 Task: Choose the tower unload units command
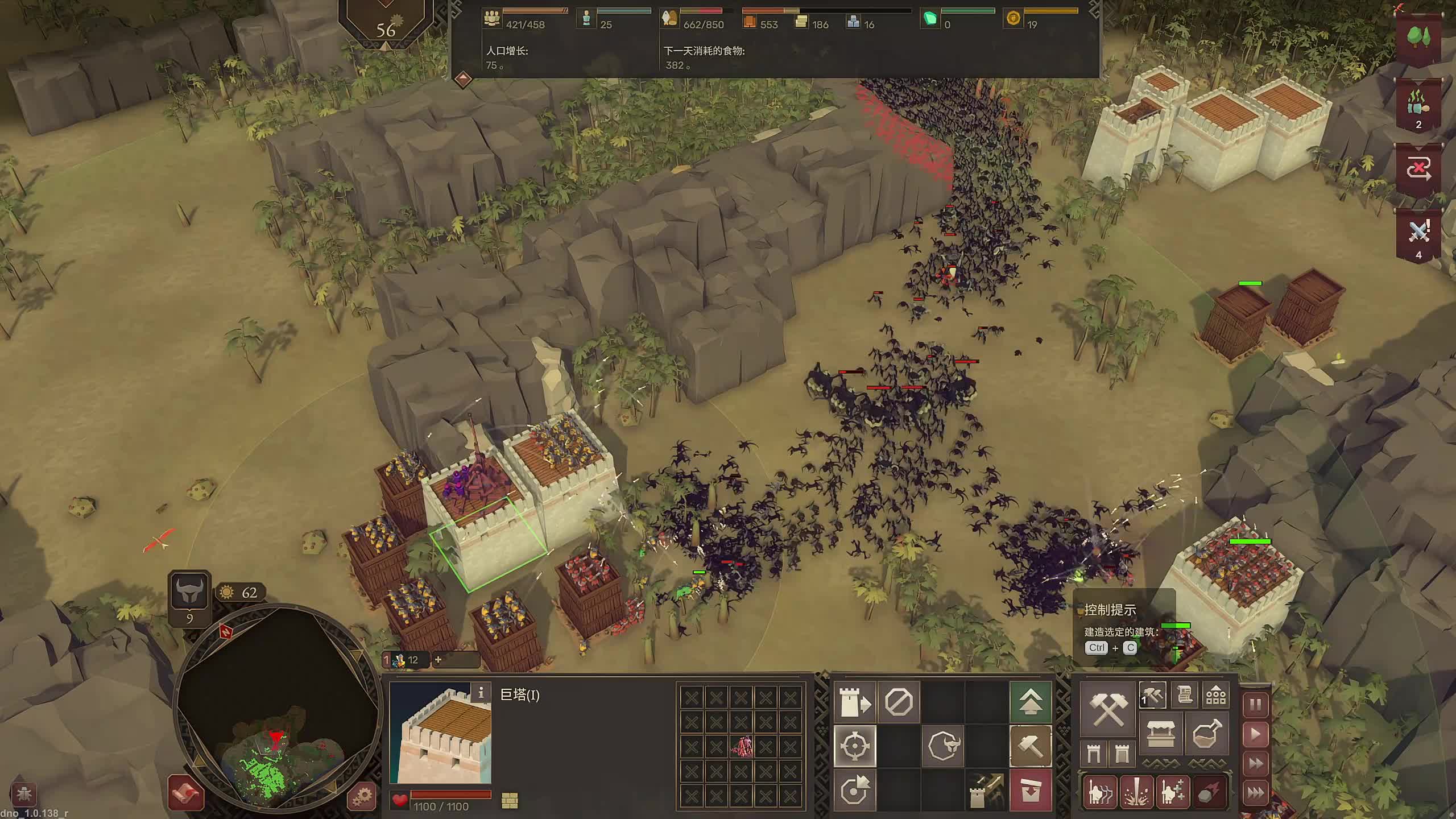[x=855, y=702]
